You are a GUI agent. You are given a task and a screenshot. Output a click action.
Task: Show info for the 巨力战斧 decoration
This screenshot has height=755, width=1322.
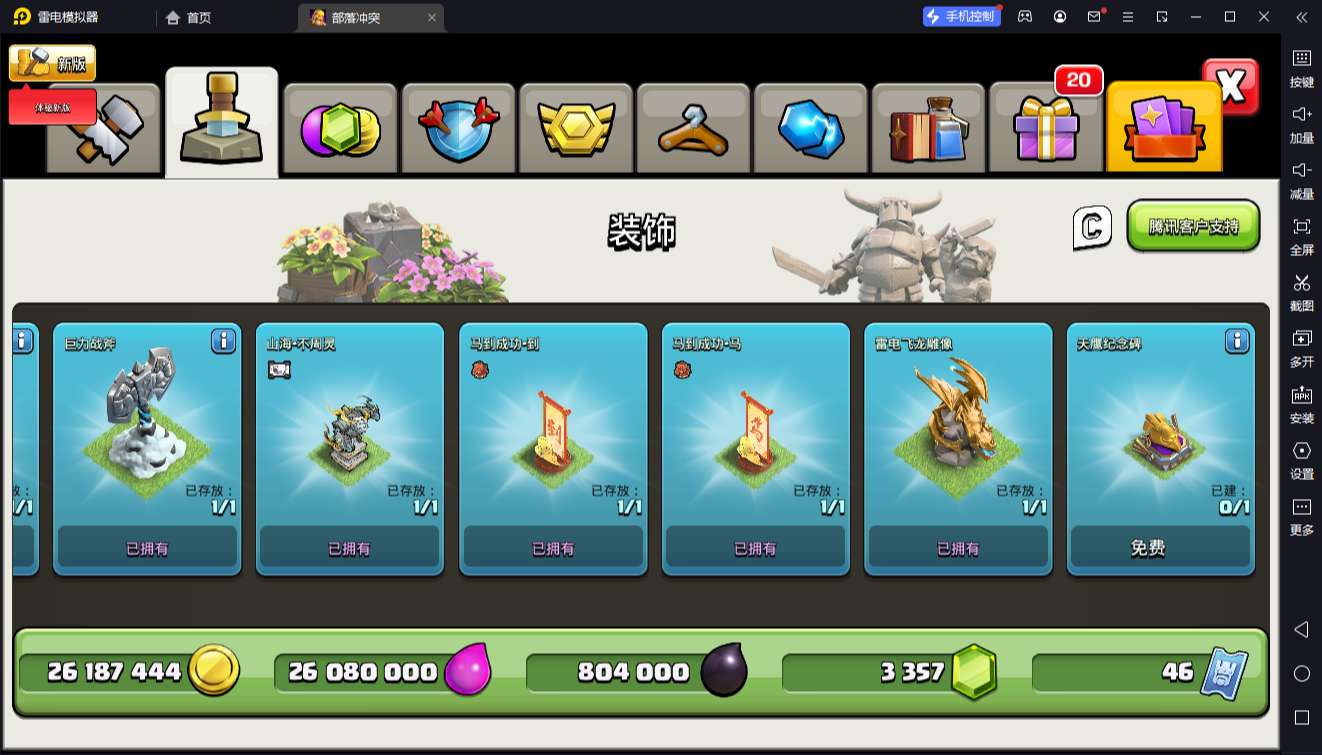click(224, 342)
